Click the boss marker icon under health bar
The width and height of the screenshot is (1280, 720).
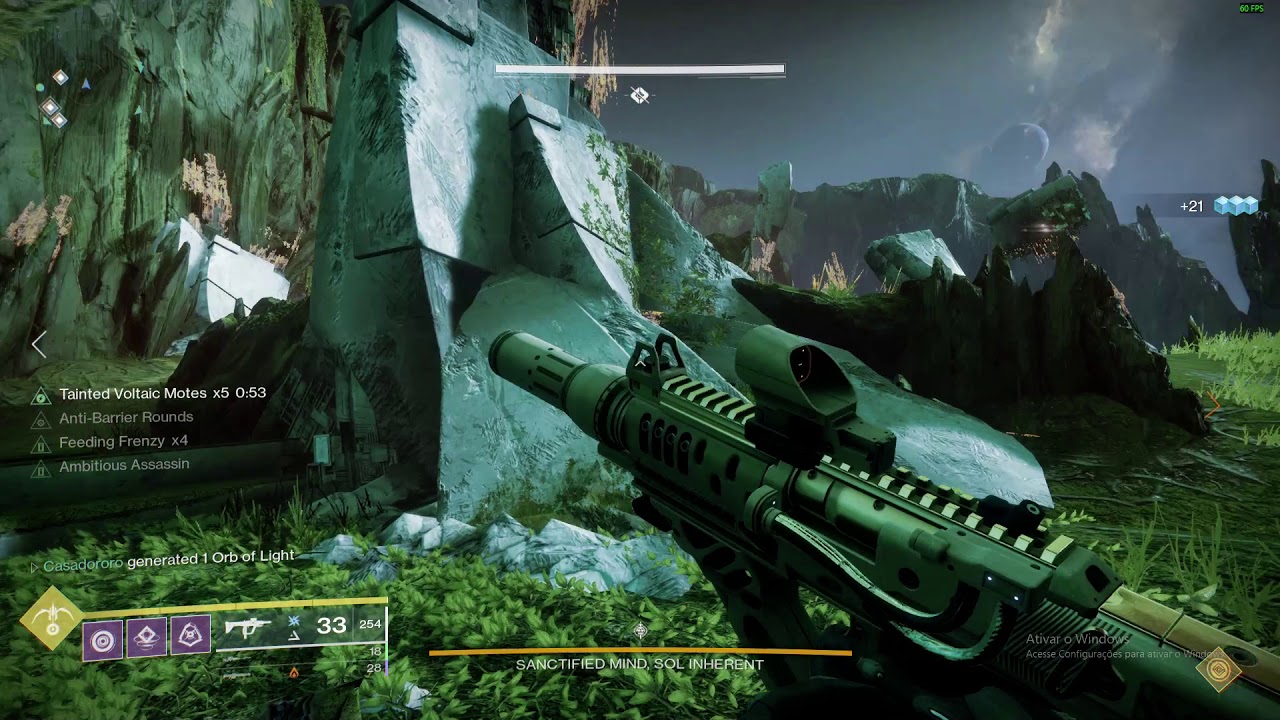click(640, 96)
